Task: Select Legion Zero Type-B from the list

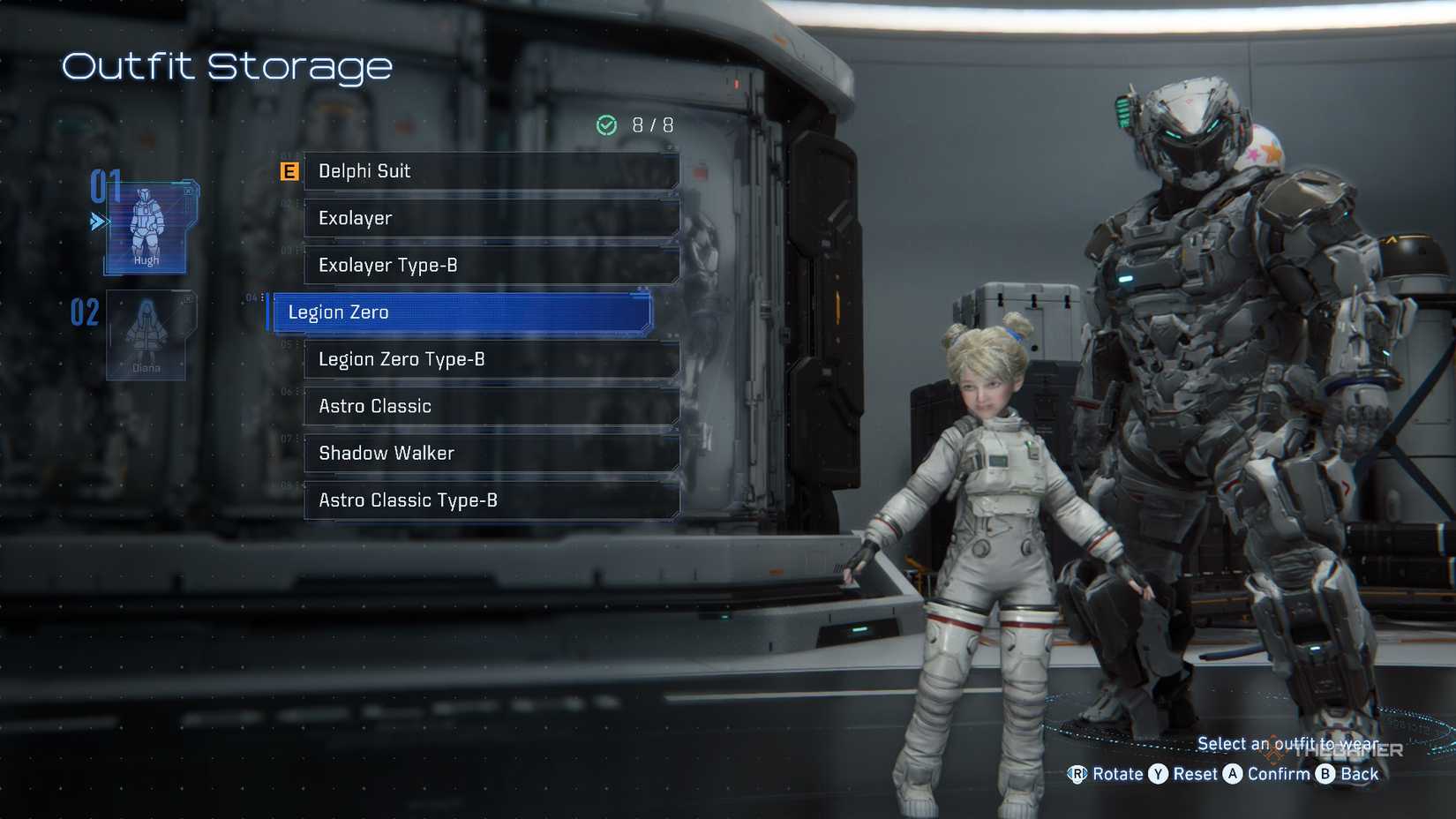Action: [491, 359]
